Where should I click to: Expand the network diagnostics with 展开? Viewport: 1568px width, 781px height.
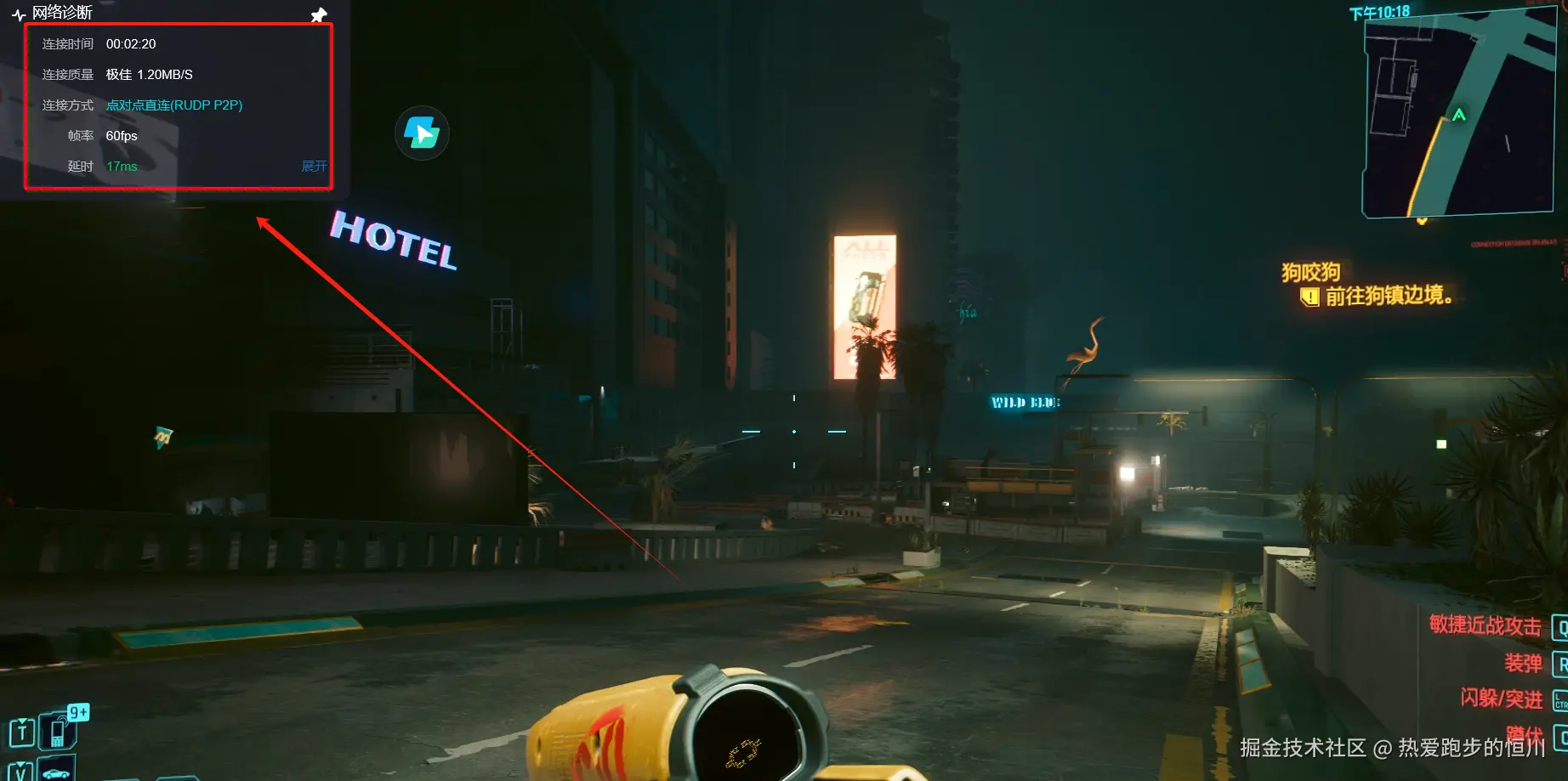tap(314, 167)
